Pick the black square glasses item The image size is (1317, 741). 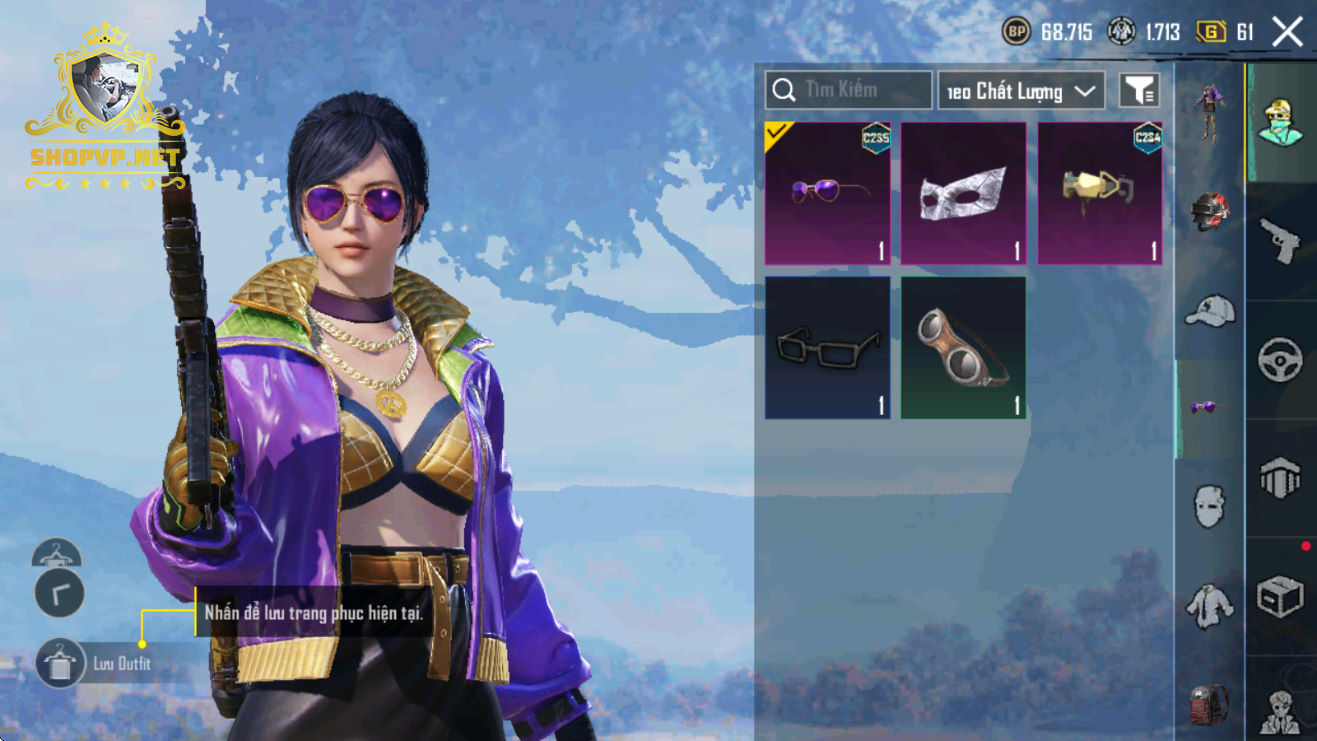coord(827,347)
